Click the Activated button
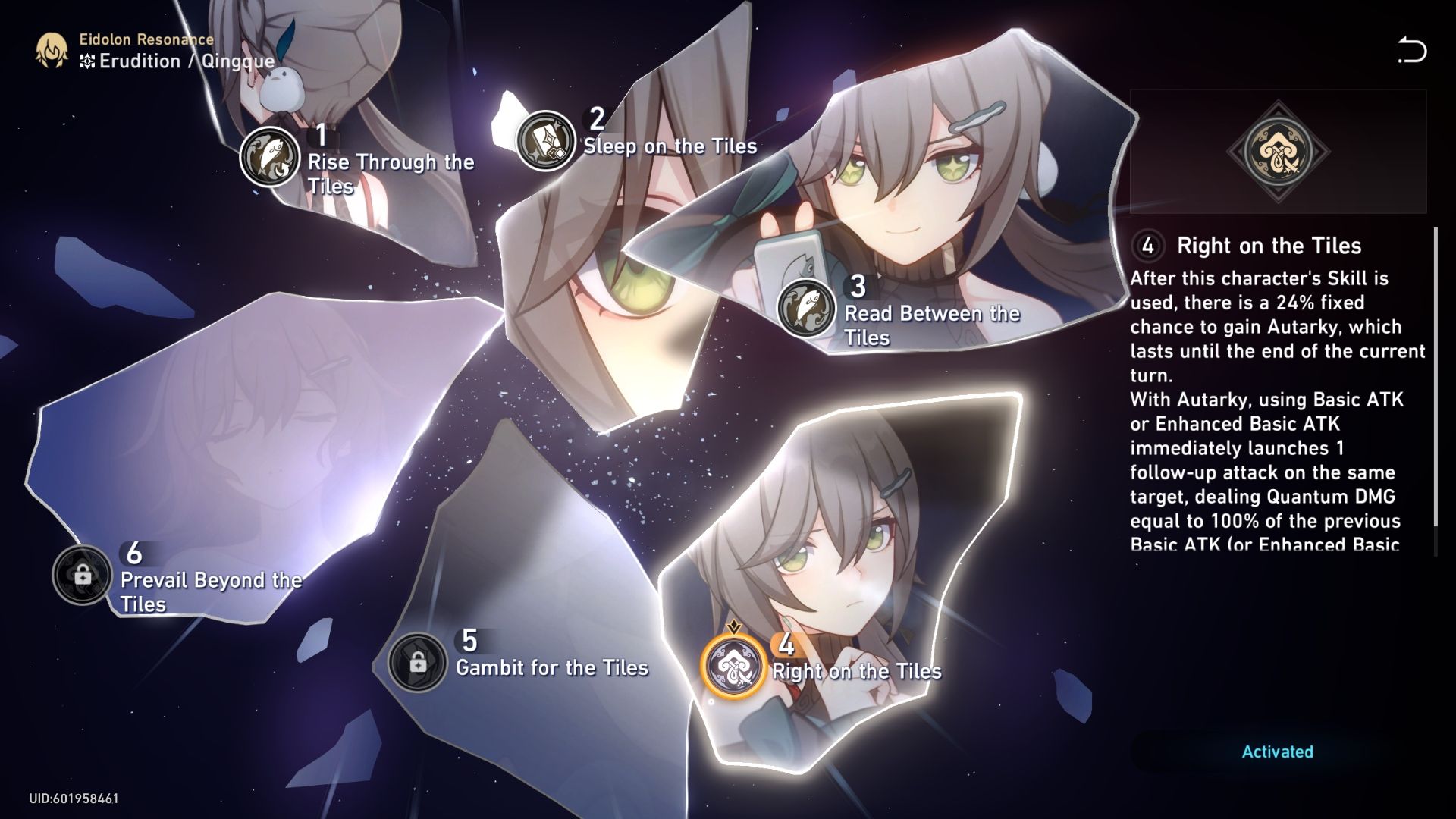The height and width of the screenshot is (819, 1456). [1276, 753]
